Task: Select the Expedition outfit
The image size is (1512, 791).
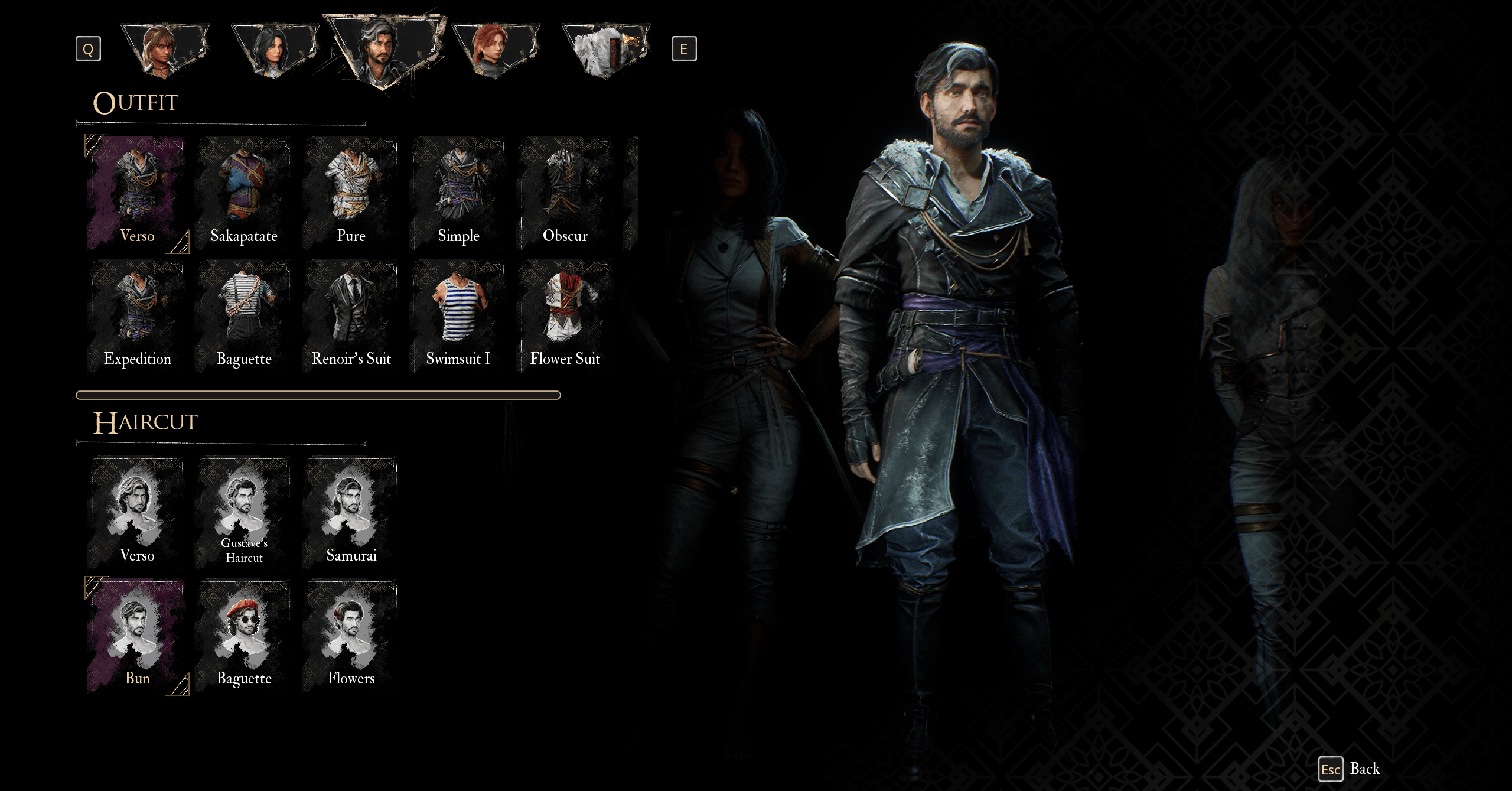Action: (x=137, y=317)
